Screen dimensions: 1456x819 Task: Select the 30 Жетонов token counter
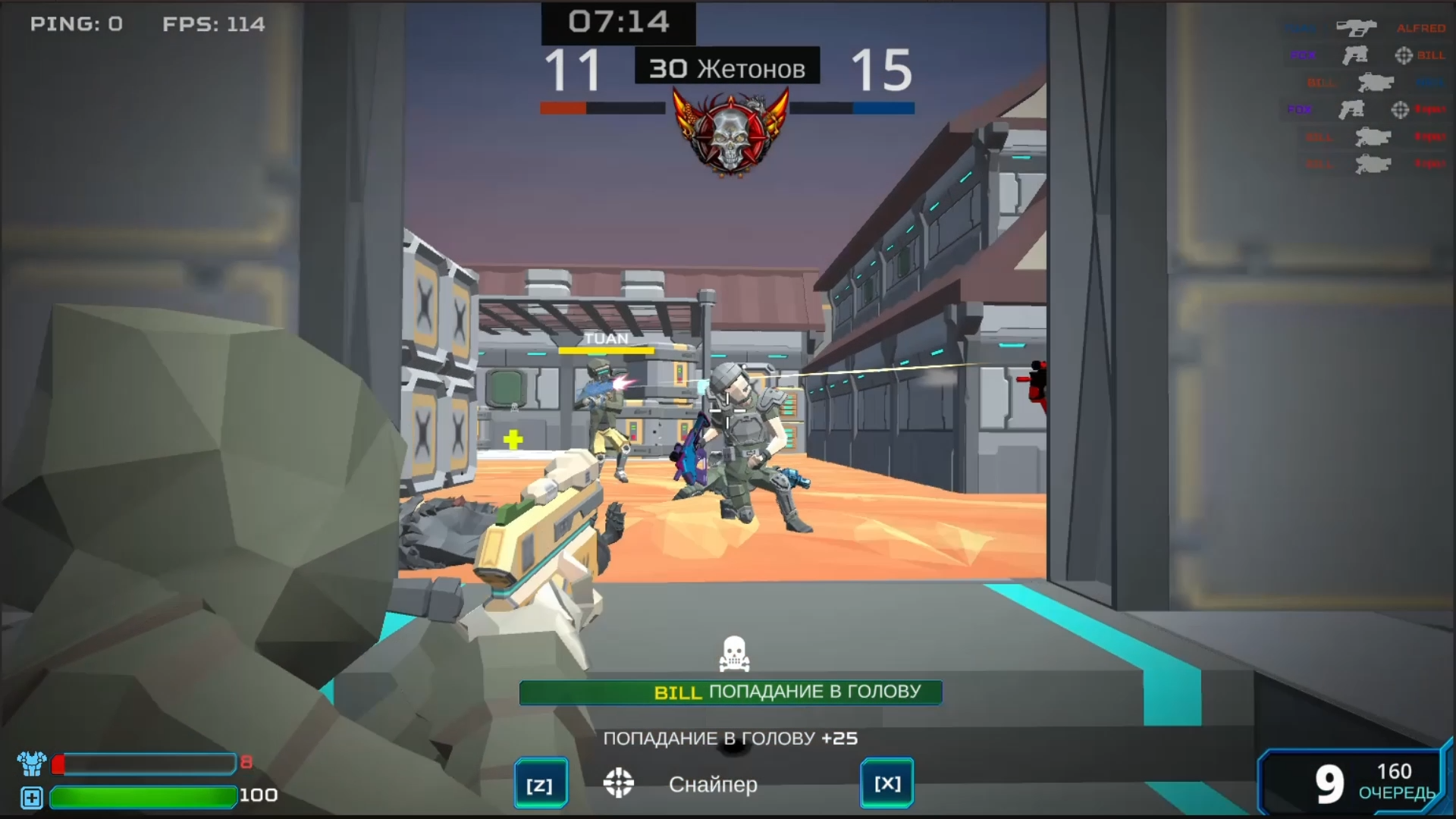point(726,67)
